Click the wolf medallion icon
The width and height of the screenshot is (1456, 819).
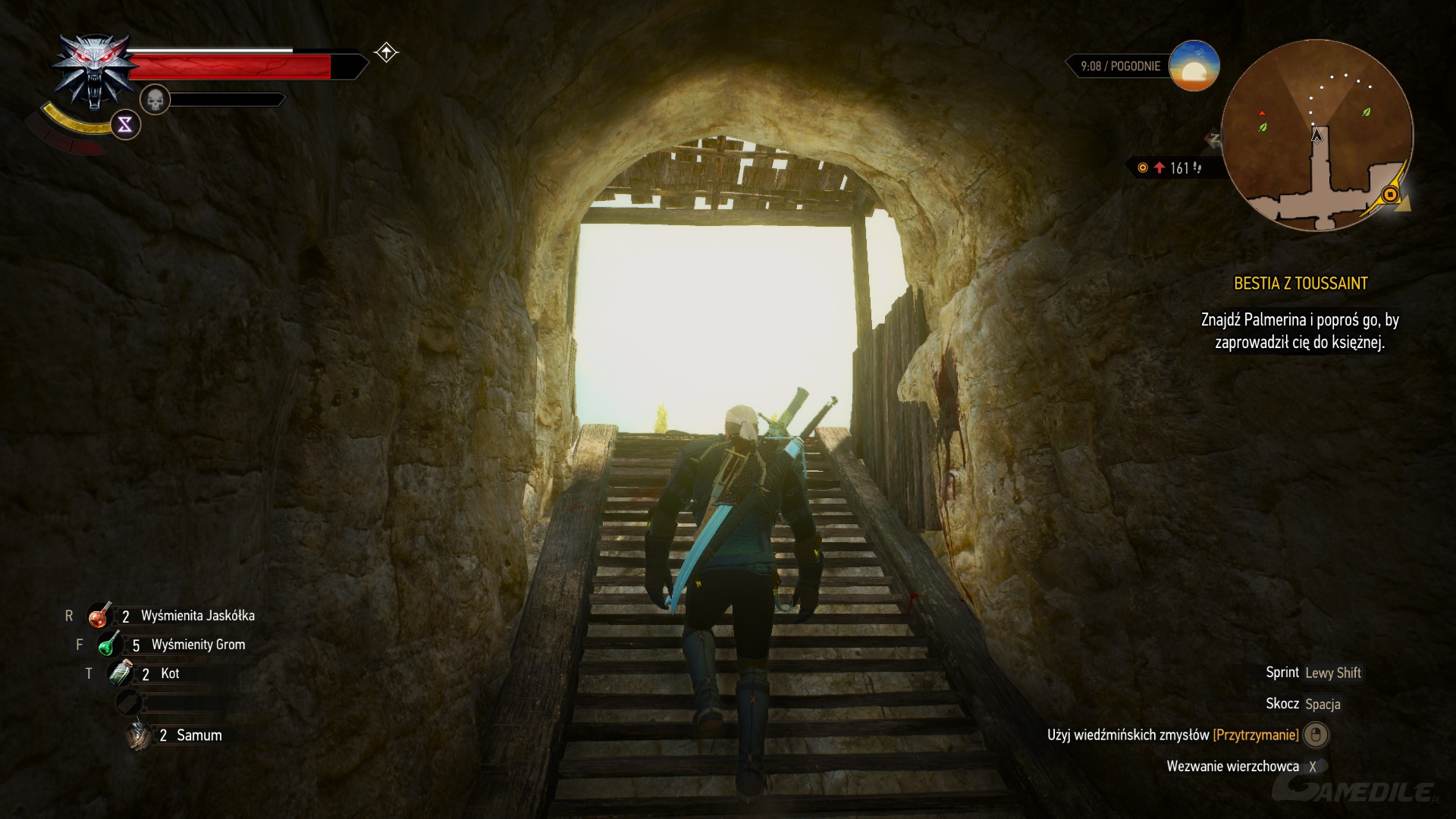point(93,71)
